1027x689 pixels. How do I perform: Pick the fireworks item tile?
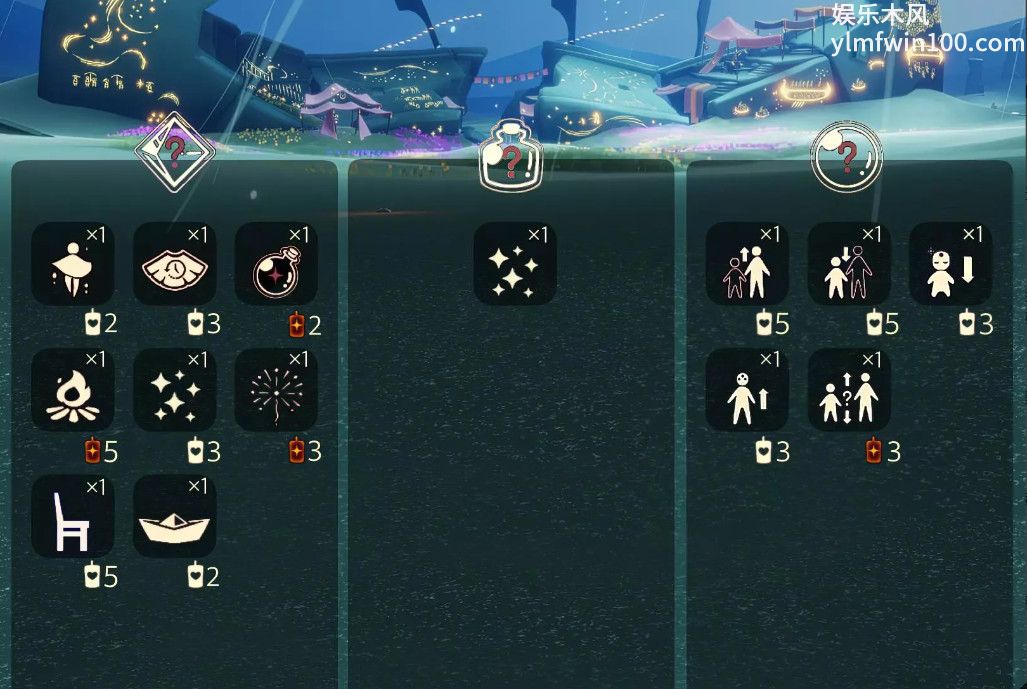(x=276, y=390)
